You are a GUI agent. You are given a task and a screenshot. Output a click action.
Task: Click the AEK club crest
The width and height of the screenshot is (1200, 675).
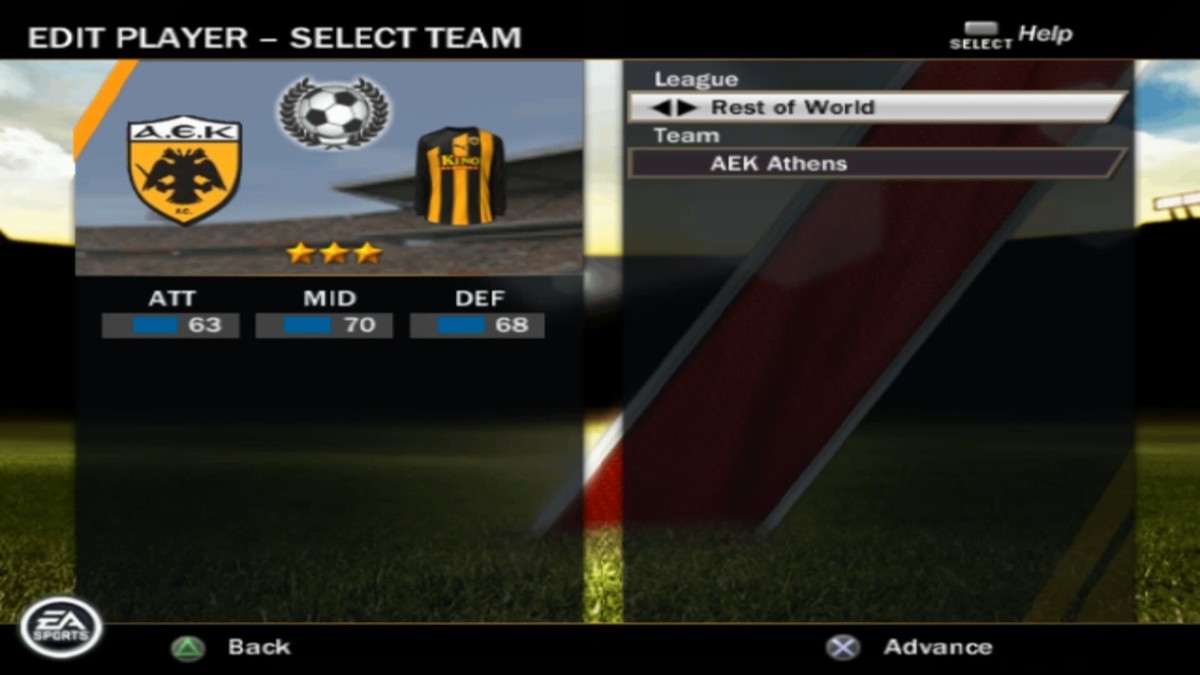(185, 171)
